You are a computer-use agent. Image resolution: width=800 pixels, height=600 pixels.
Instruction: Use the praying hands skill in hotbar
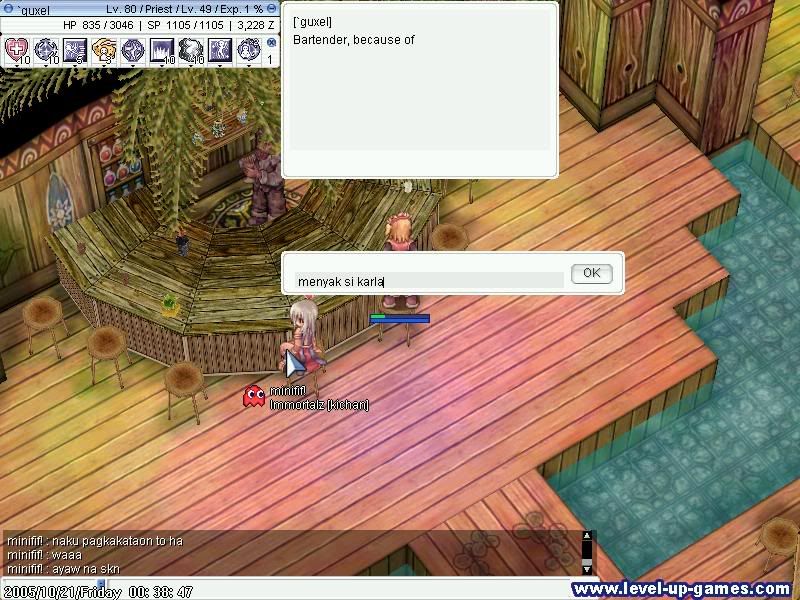point(104,49)
